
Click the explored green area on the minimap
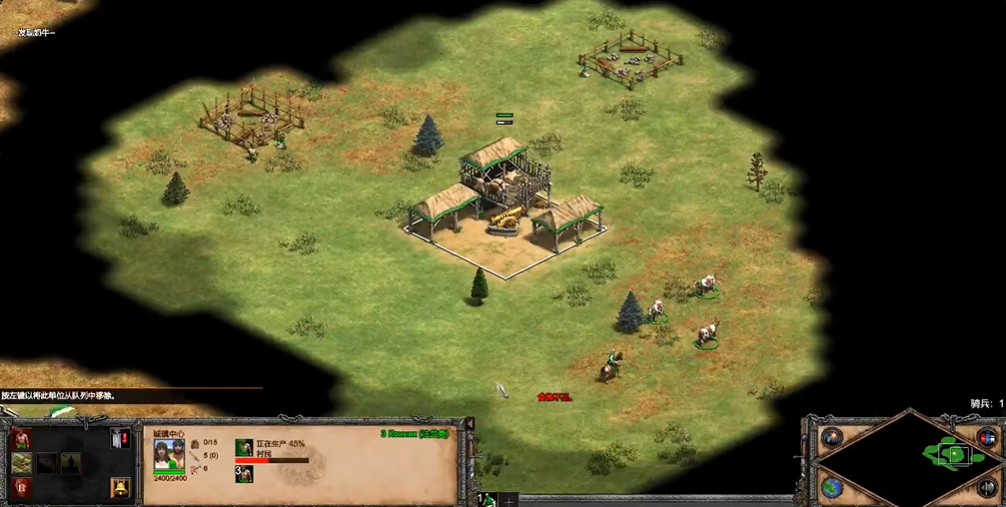point(952,455)
